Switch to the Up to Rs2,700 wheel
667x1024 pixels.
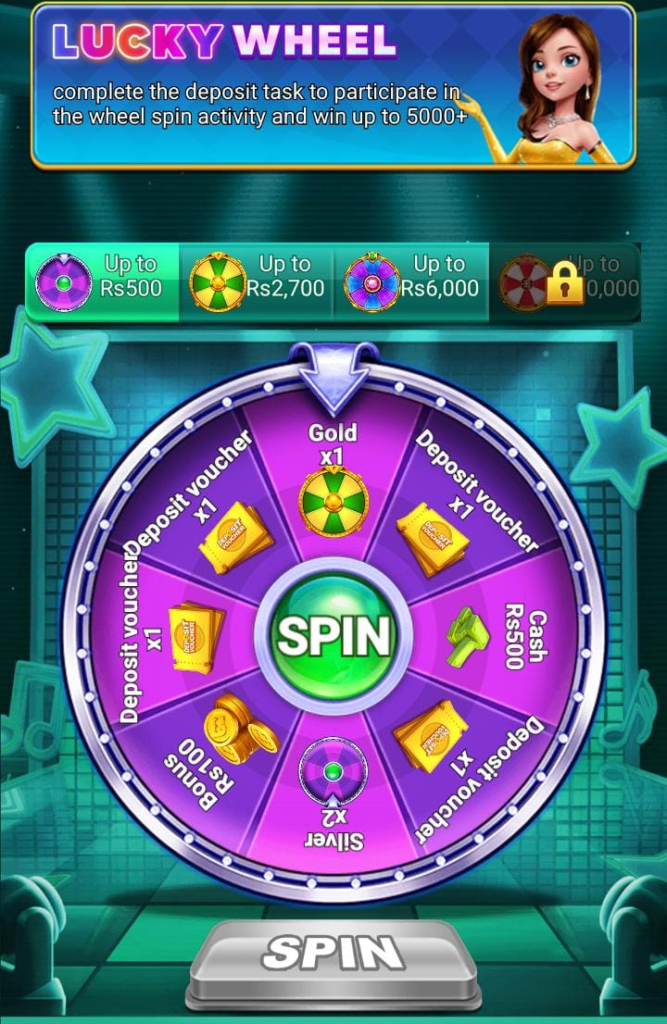[x=256, y=280]
